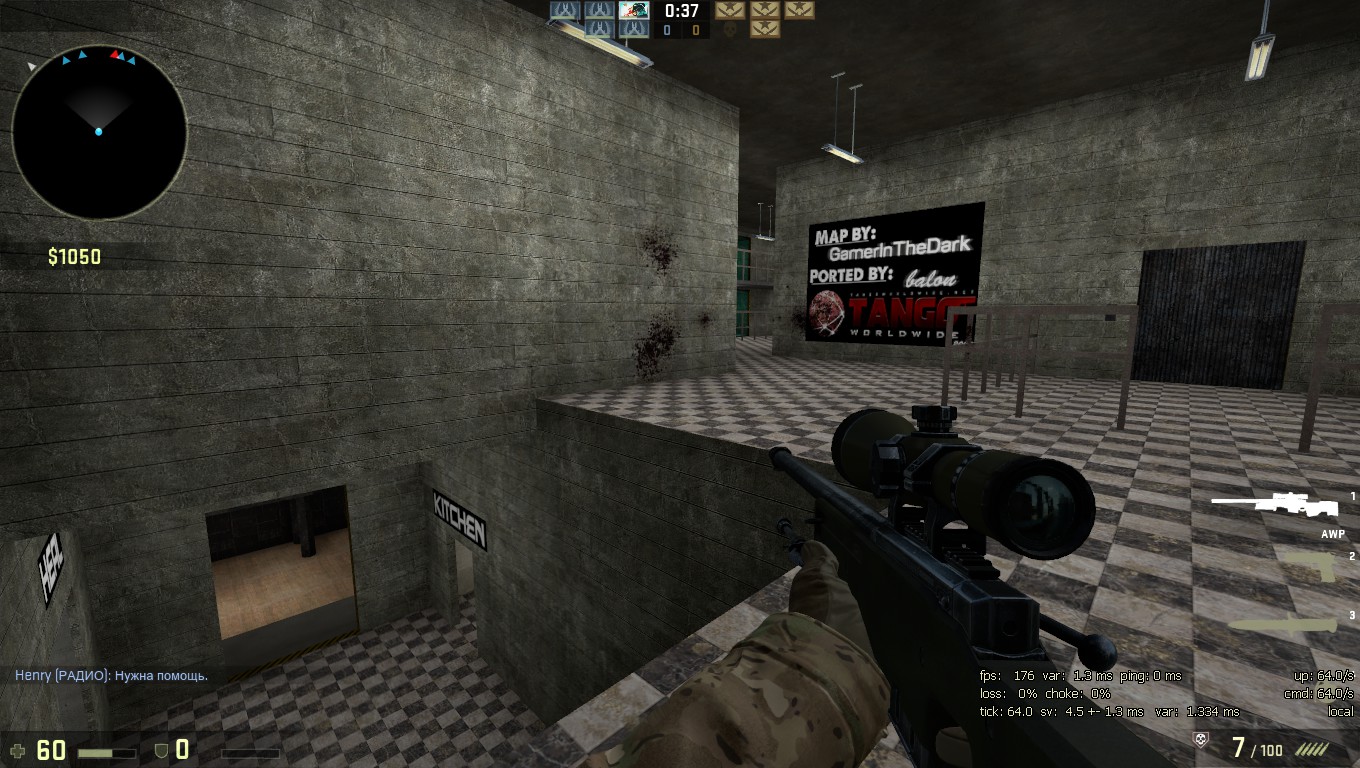The height and width of the screenshot is (768, 1360).
Task: Choose the knife in weapon slot 3
Action: tap(1283, 624)
